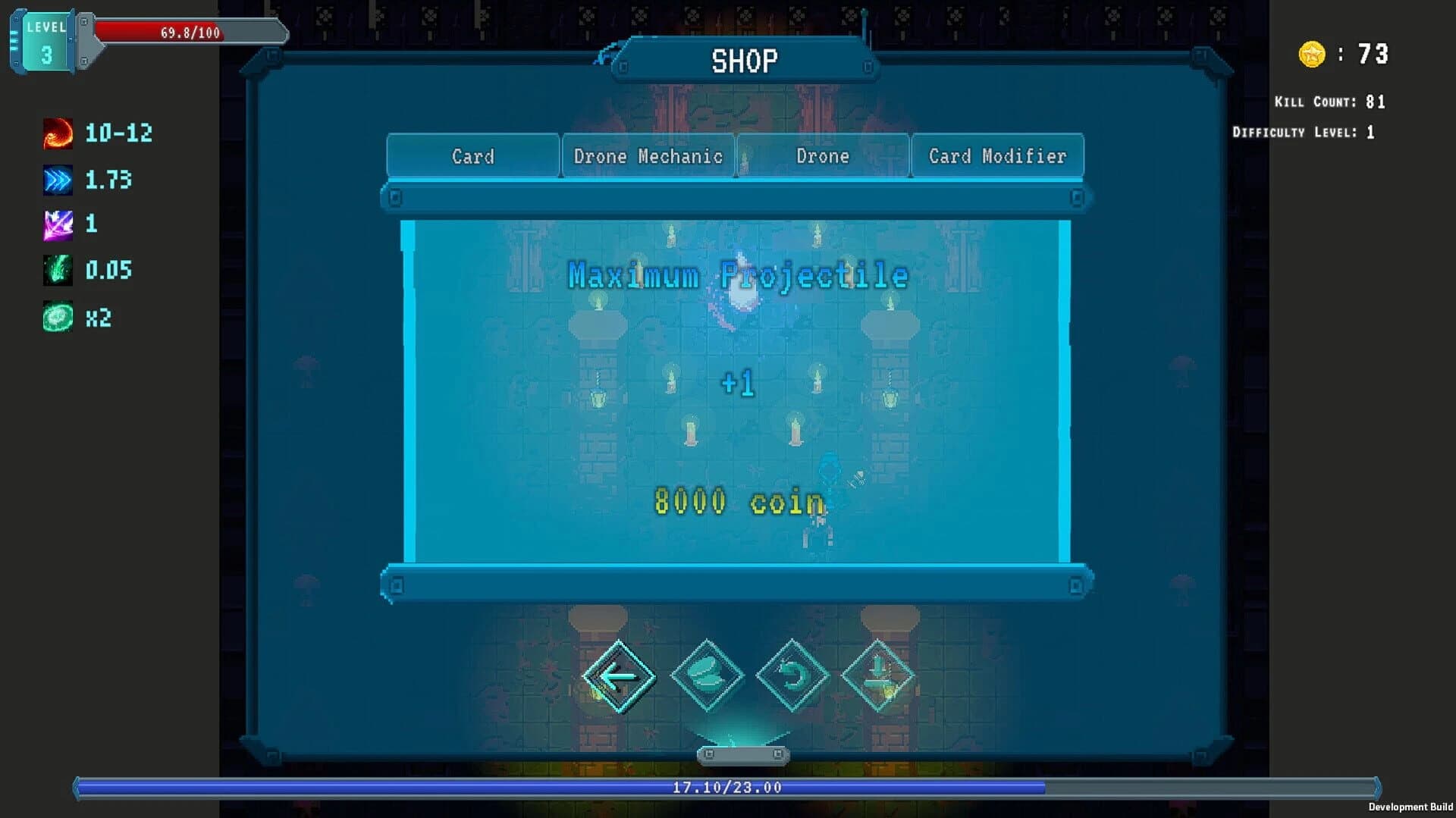
Task: Click the SHOP title header
Action: (744, 58)
